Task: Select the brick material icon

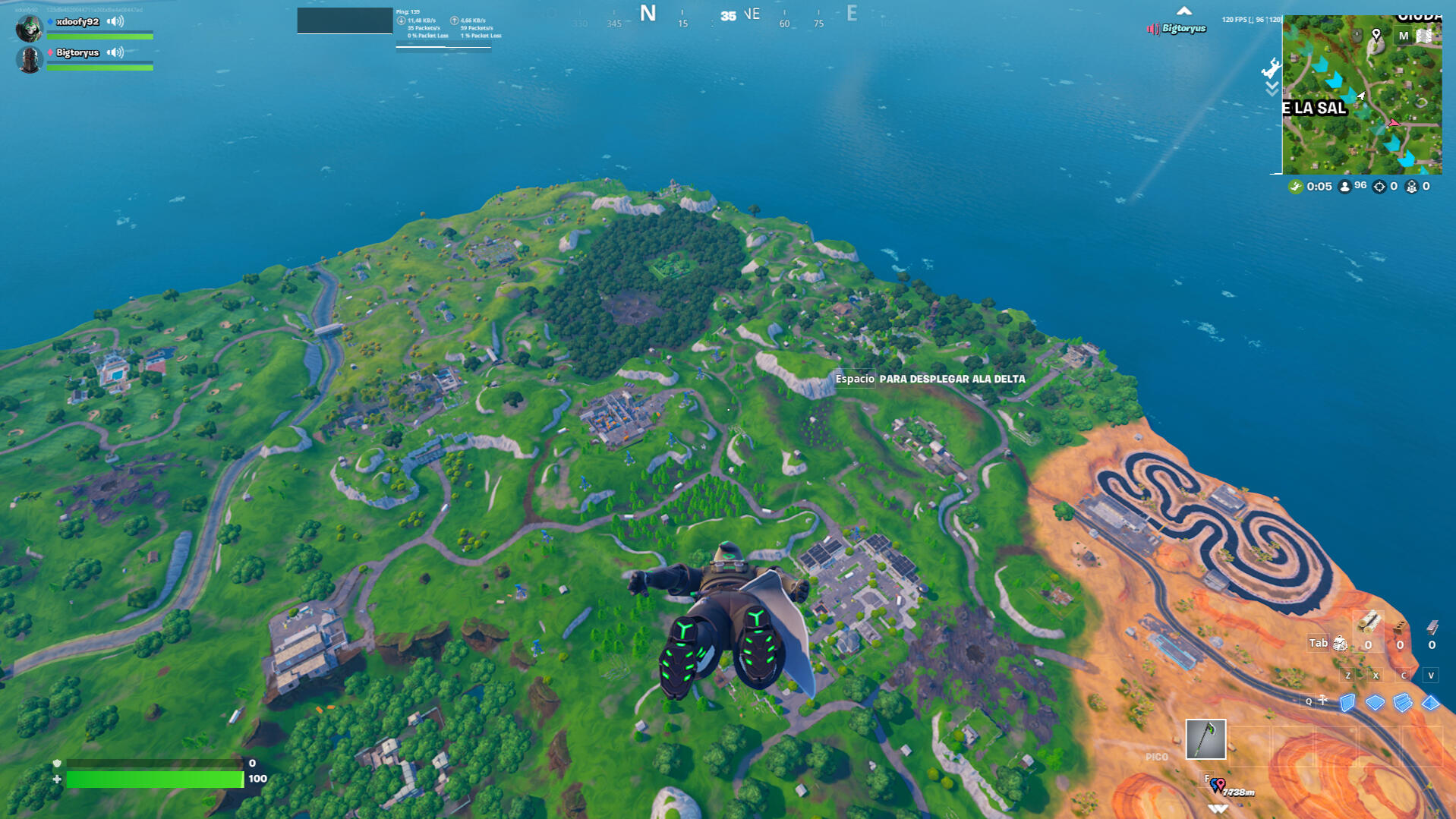Action: pyautogui.click(x=1400, y=627)
